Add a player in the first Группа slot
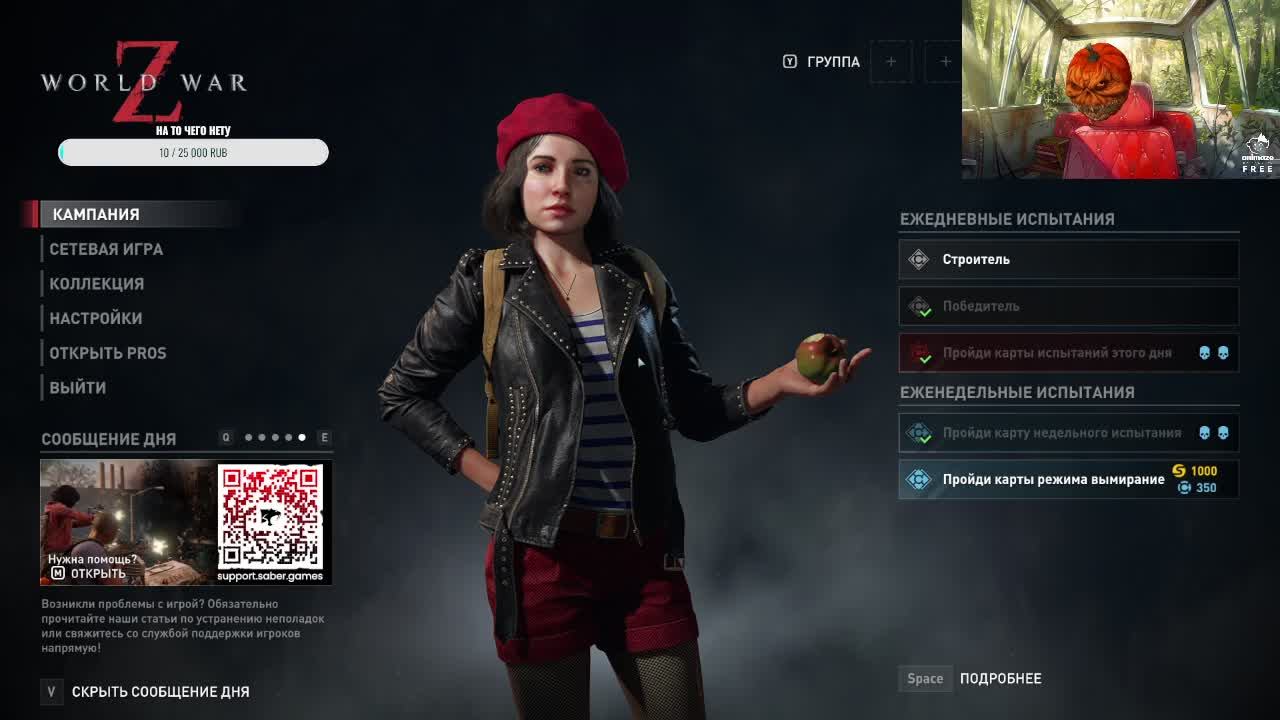This screenshot has height=720, width=1280. [890, 62]
